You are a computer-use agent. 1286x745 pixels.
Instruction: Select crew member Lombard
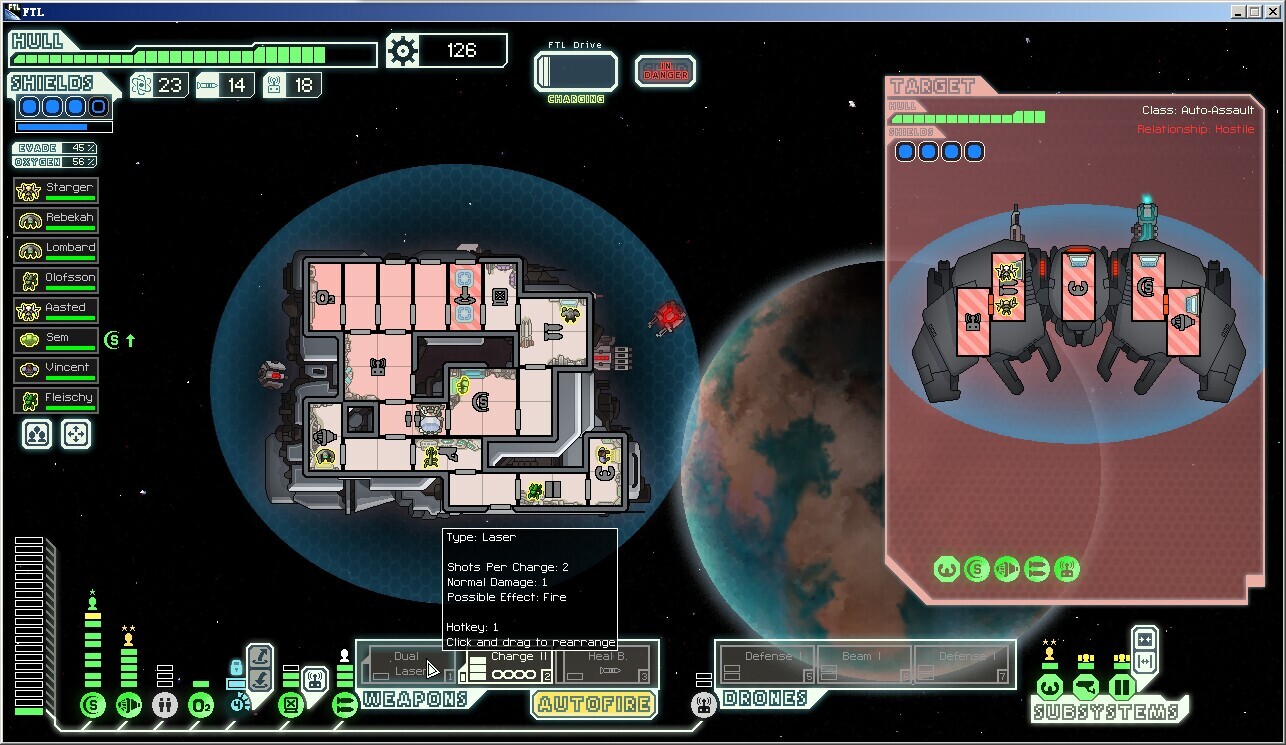[x=57, y=249]
